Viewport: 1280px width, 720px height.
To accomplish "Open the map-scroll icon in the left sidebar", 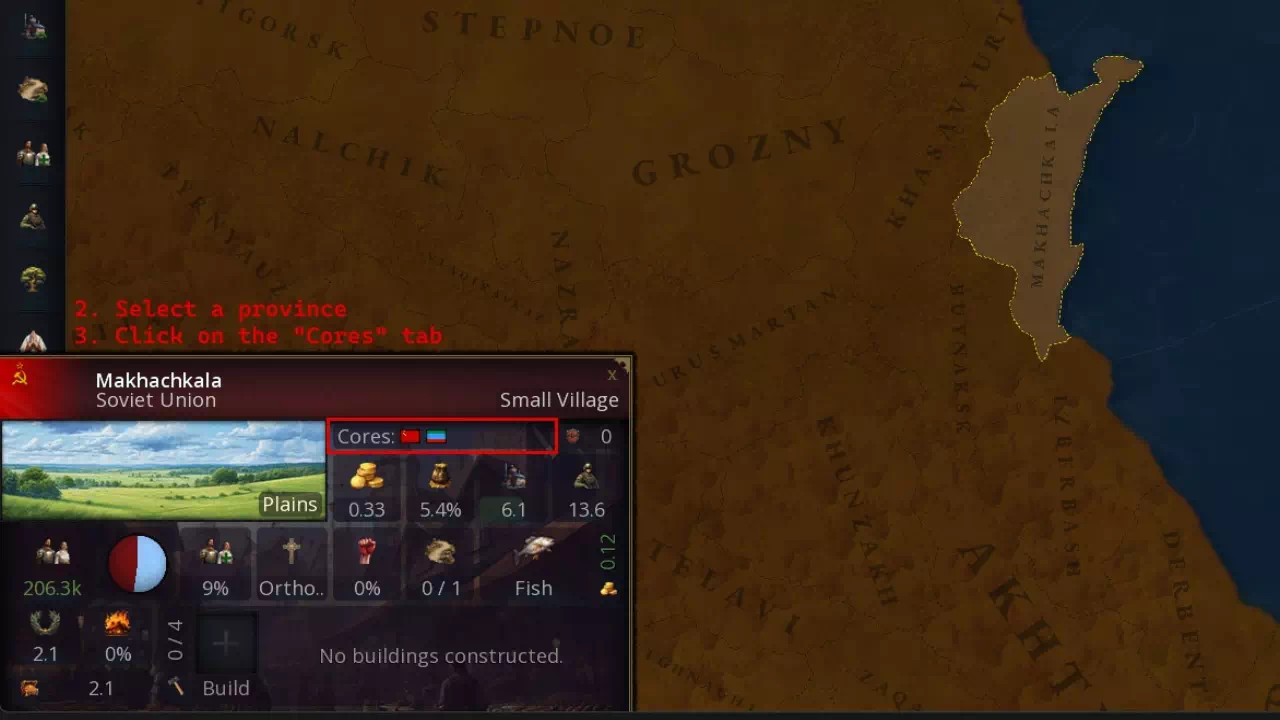I will tap(33, 90).
